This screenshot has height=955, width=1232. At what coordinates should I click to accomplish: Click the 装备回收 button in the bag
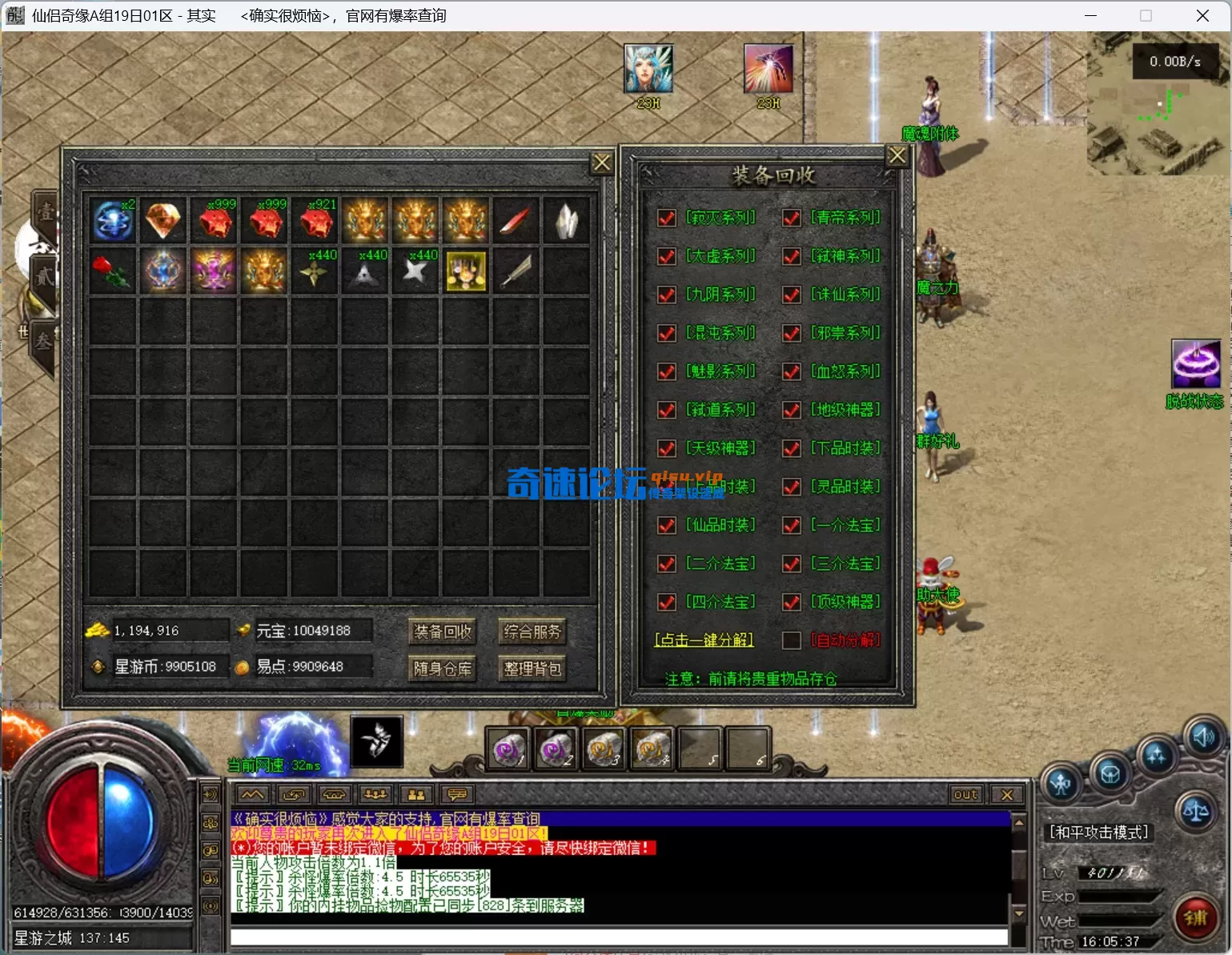[x=442, y=632]
